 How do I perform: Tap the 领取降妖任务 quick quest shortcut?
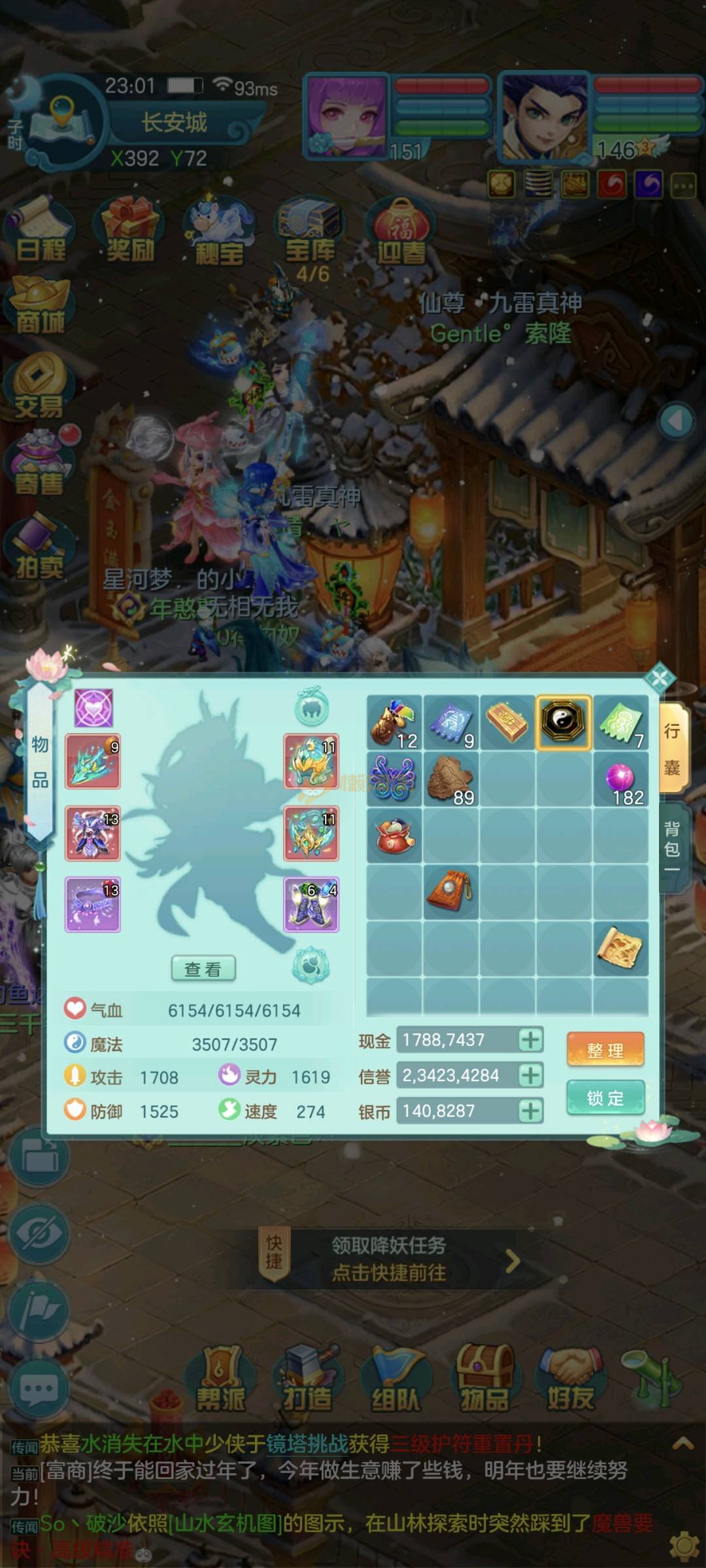pyautogui.click(x=389, y=1259)
